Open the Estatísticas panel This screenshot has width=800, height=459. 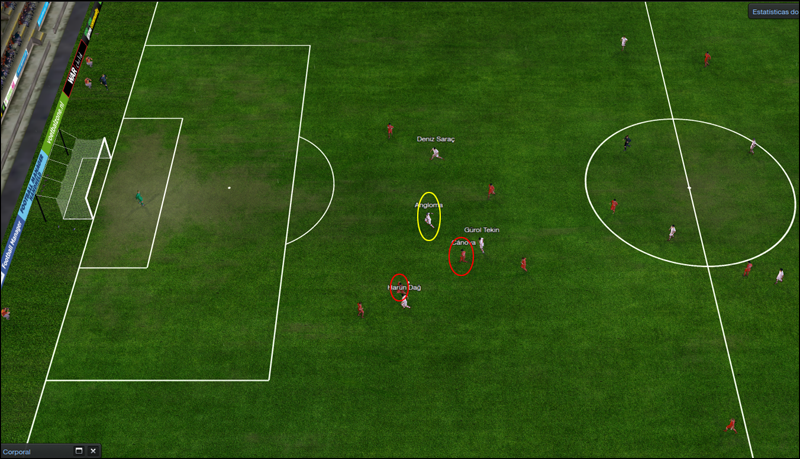point(775,12)
